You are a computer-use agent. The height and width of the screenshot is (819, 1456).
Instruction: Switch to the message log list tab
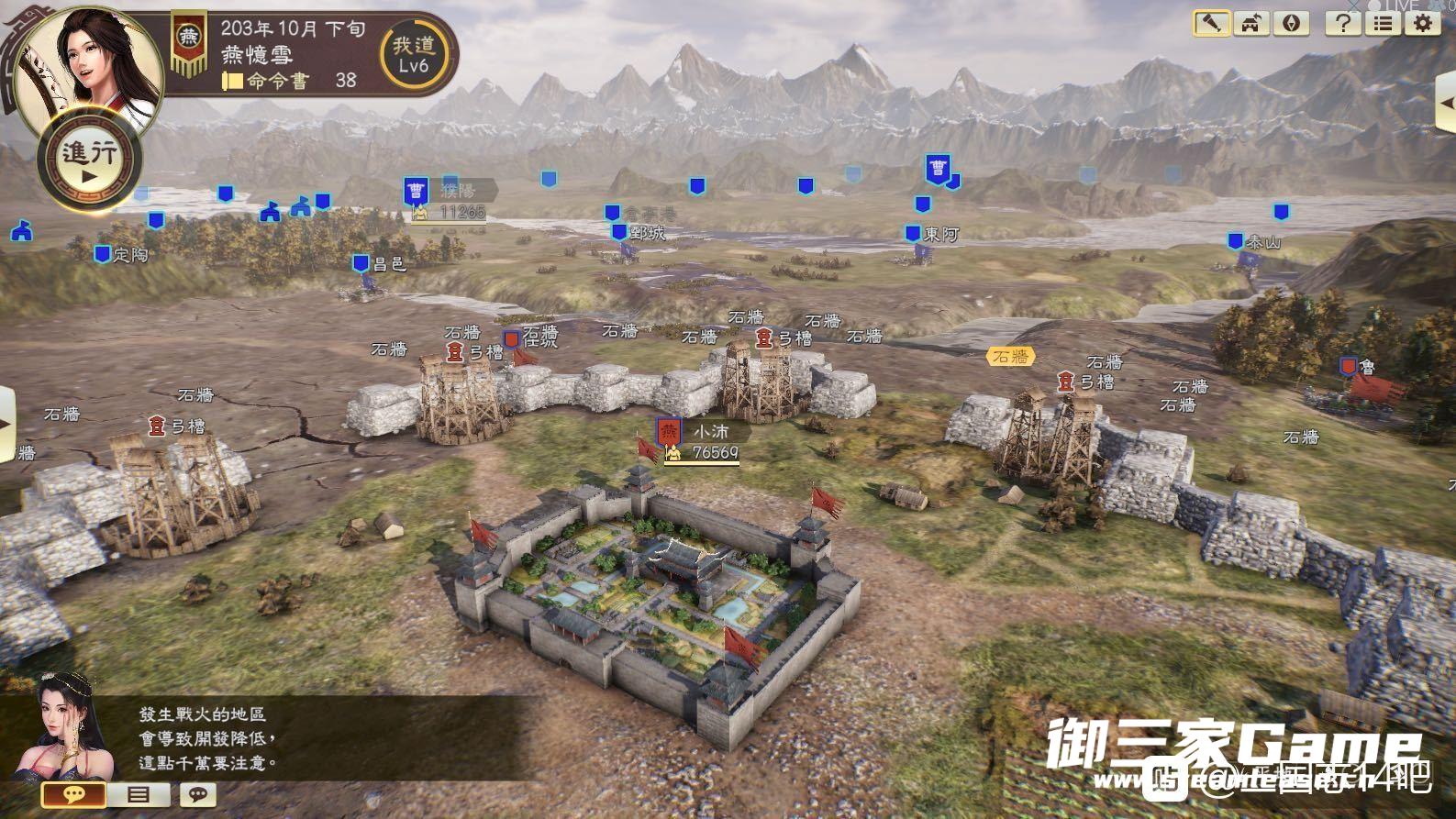pos(139,794)
